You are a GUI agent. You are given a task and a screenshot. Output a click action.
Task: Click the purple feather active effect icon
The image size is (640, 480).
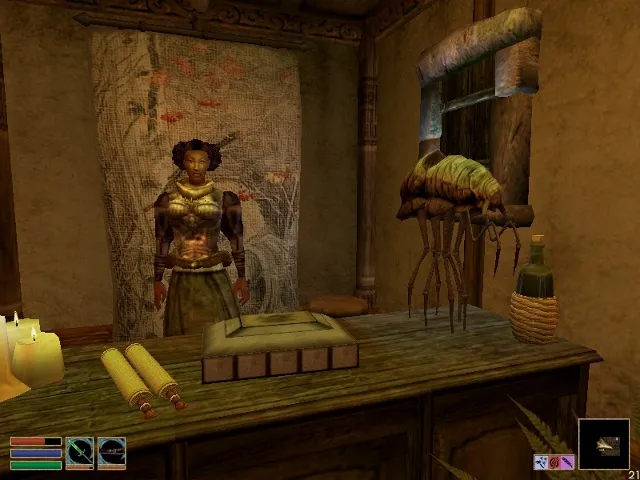[x=567, y=462]
